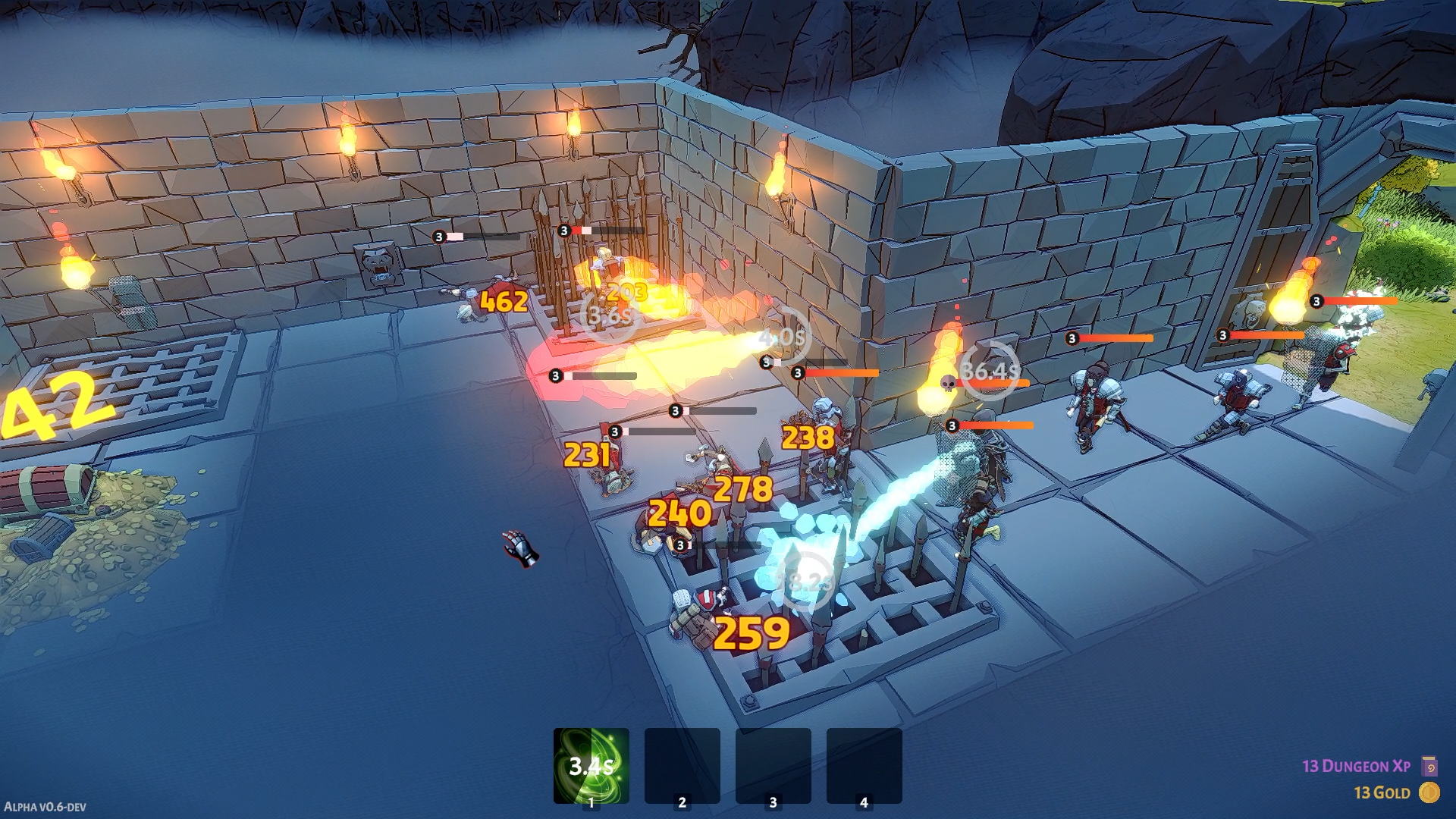Click the 13 Gold label
1456x819 pixels.
coord(1382,793)
